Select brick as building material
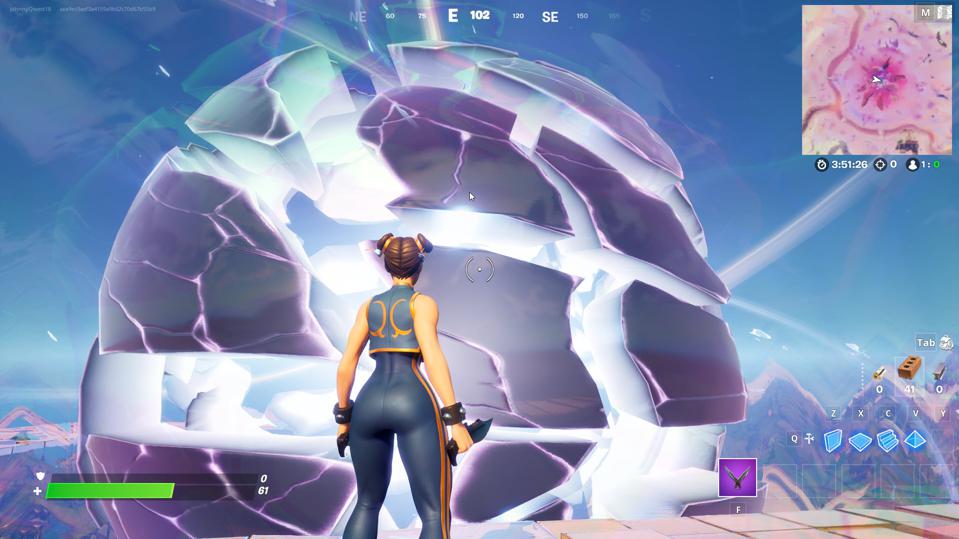The image size is (959, 539). (x=909, y=370)
